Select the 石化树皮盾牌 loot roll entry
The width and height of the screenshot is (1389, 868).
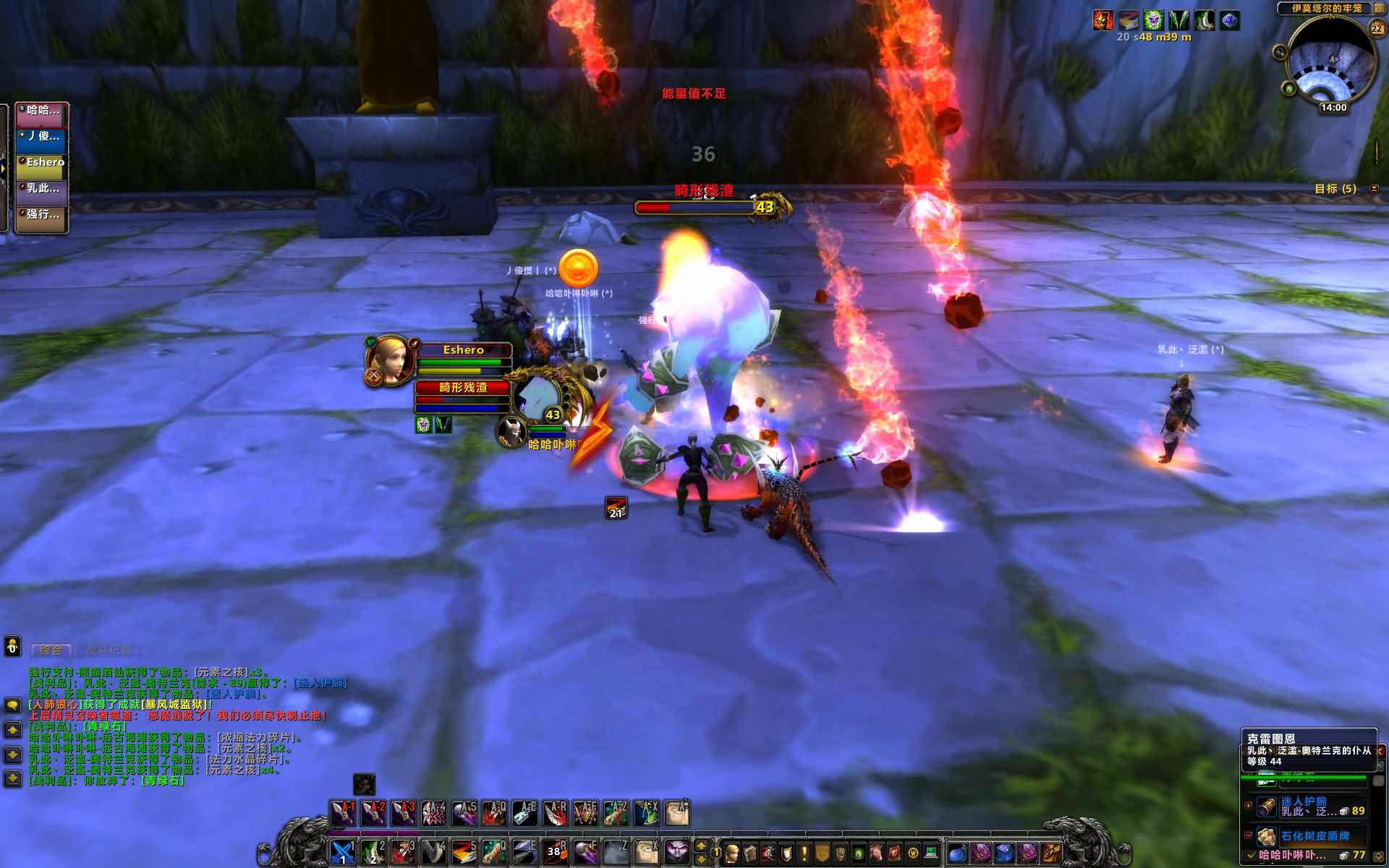pos(1313,836)
